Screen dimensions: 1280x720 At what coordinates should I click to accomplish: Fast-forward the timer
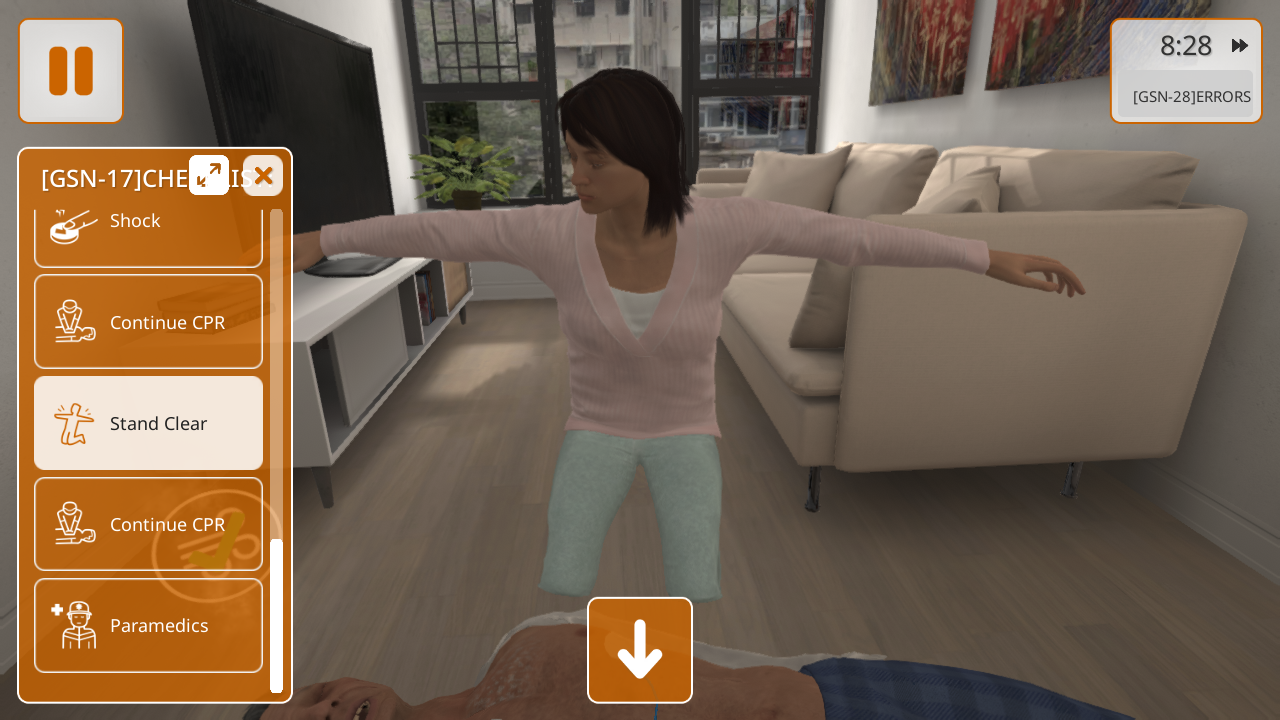(x=1240, y=45)
